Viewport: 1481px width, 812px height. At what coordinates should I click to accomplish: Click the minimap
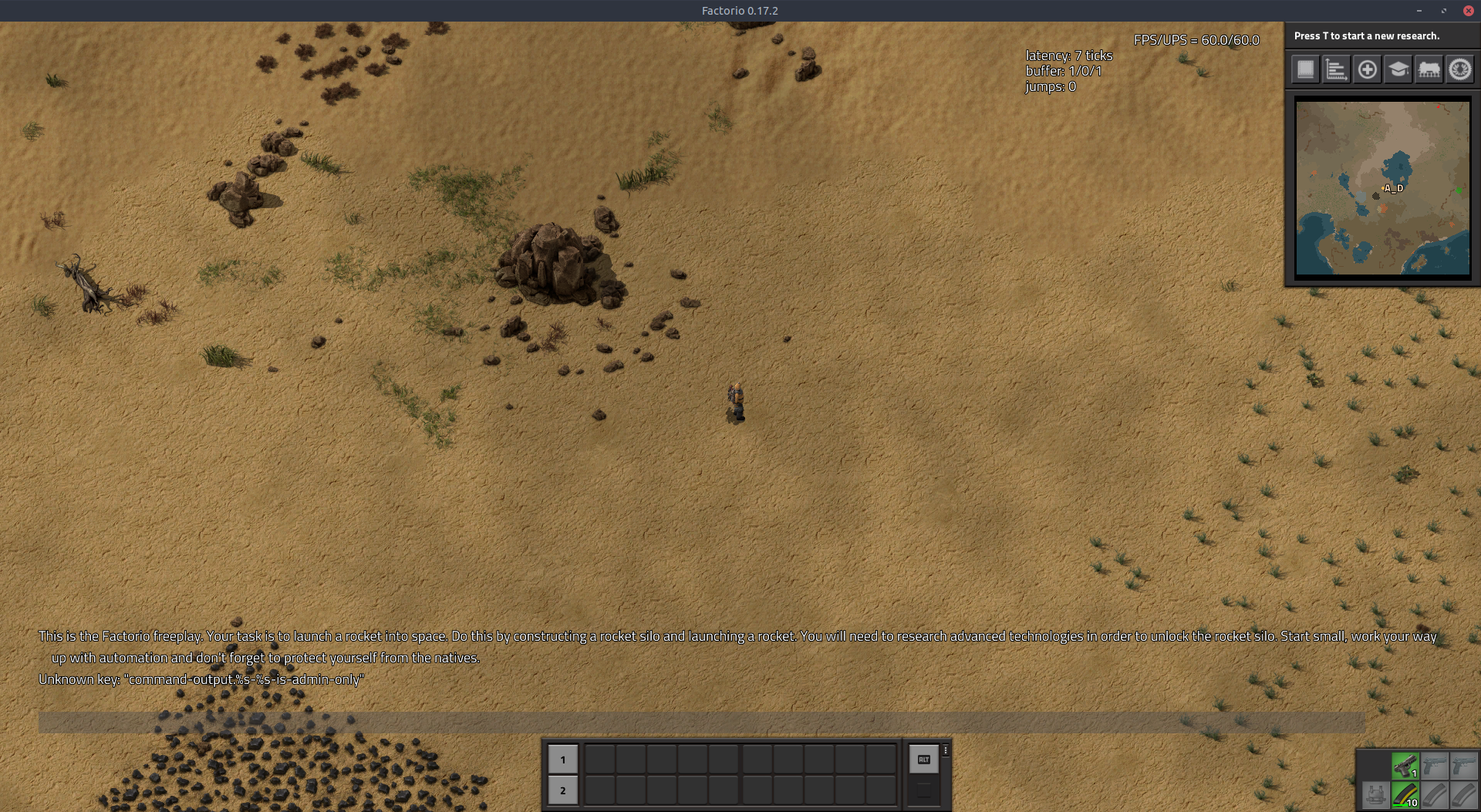pyautogui.click(x=1382, y=187)
